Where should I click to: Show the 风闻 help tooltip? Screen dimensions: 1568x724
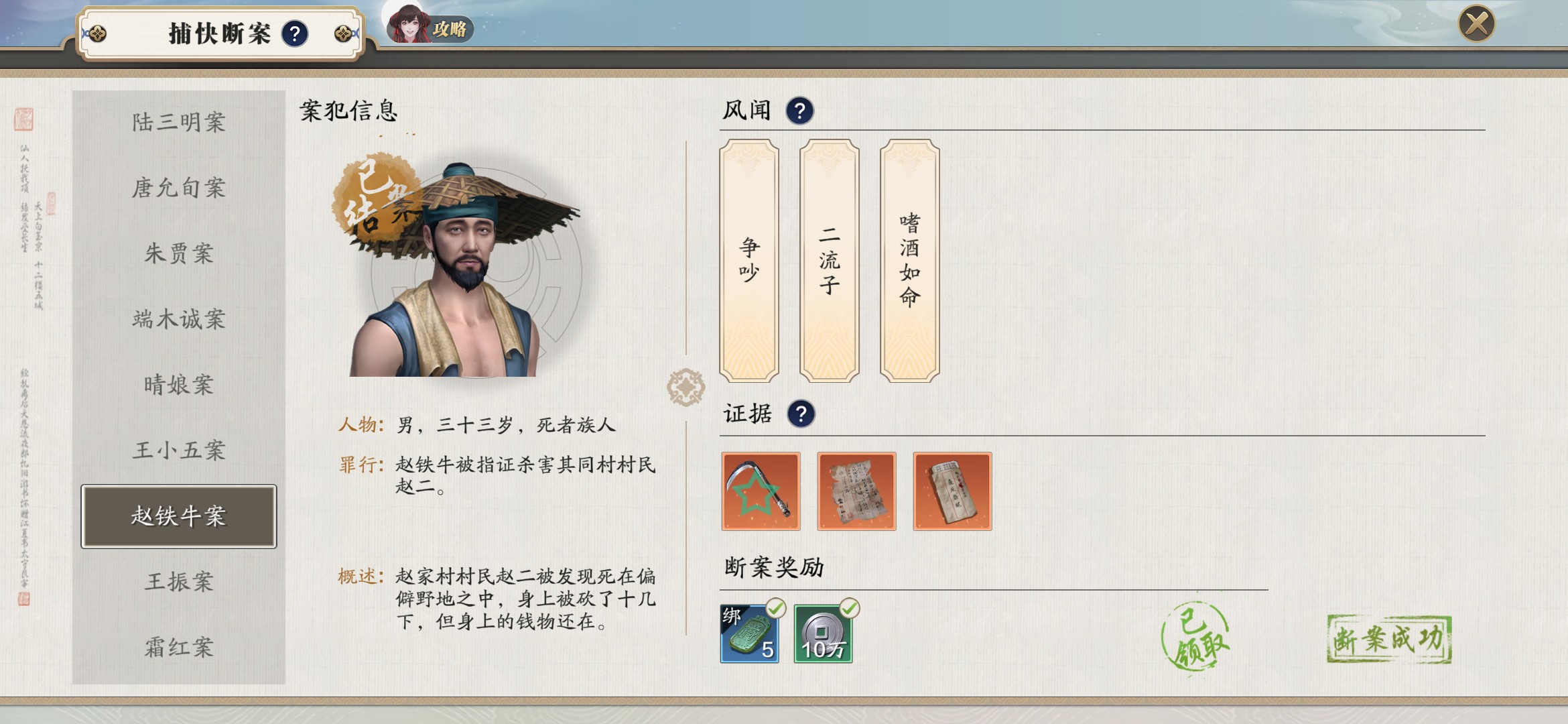click(799, 111)
